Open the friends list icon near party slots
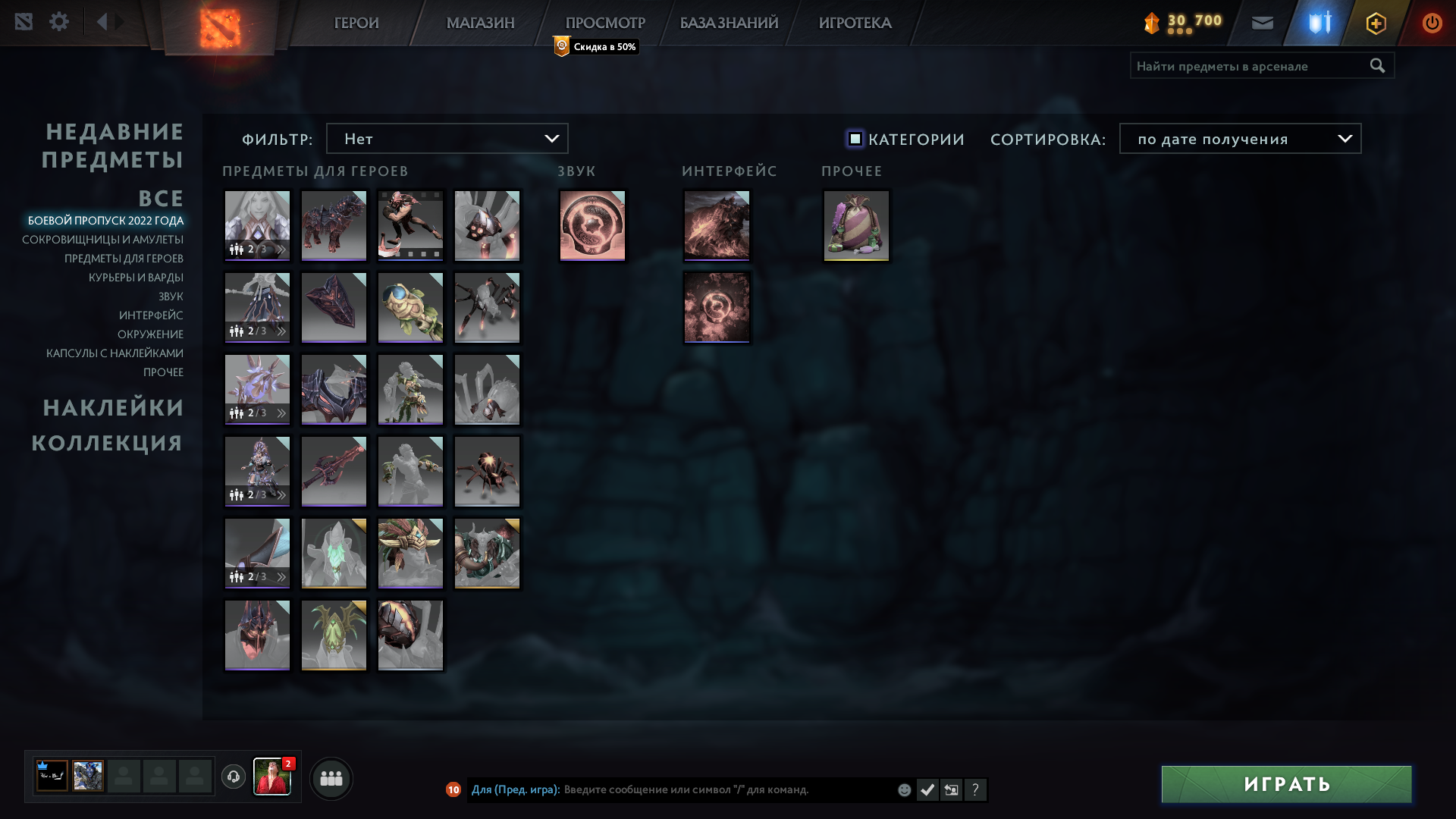Screen dimensions: 1456x819 331,777
